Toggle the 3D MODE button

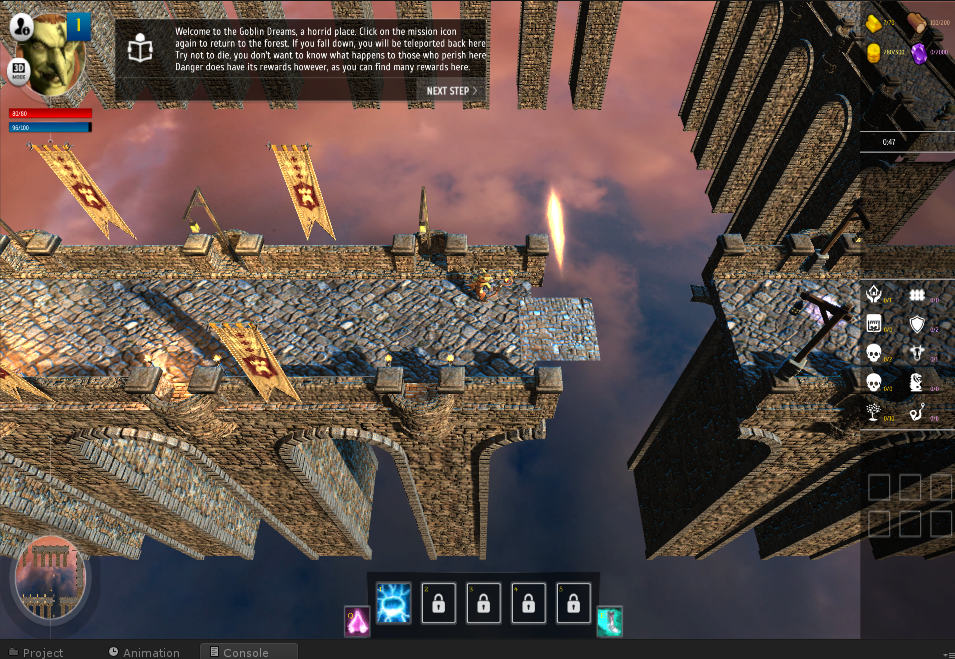coord(19,72)
